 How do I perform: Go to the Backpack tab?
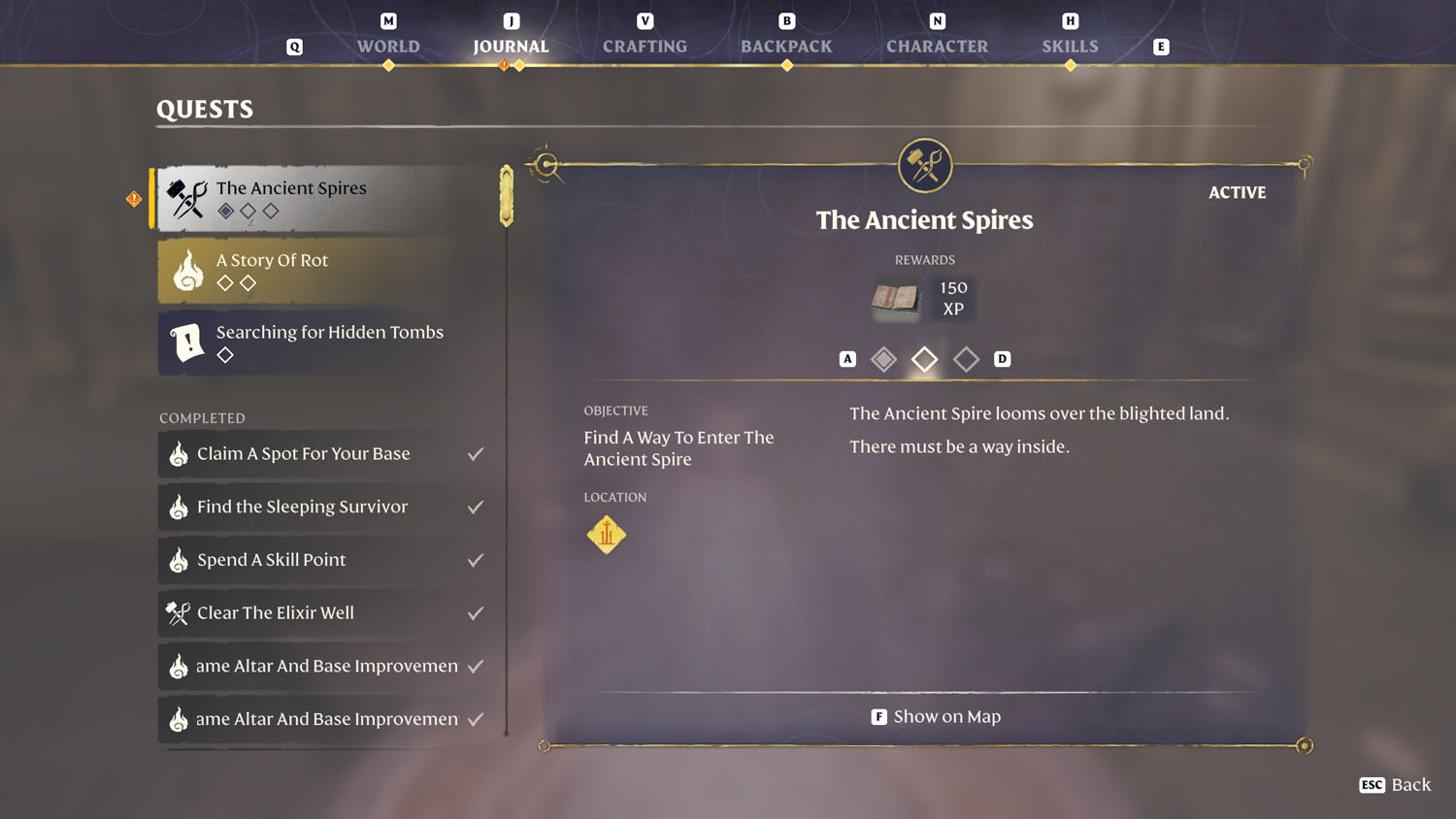point(786,46)
